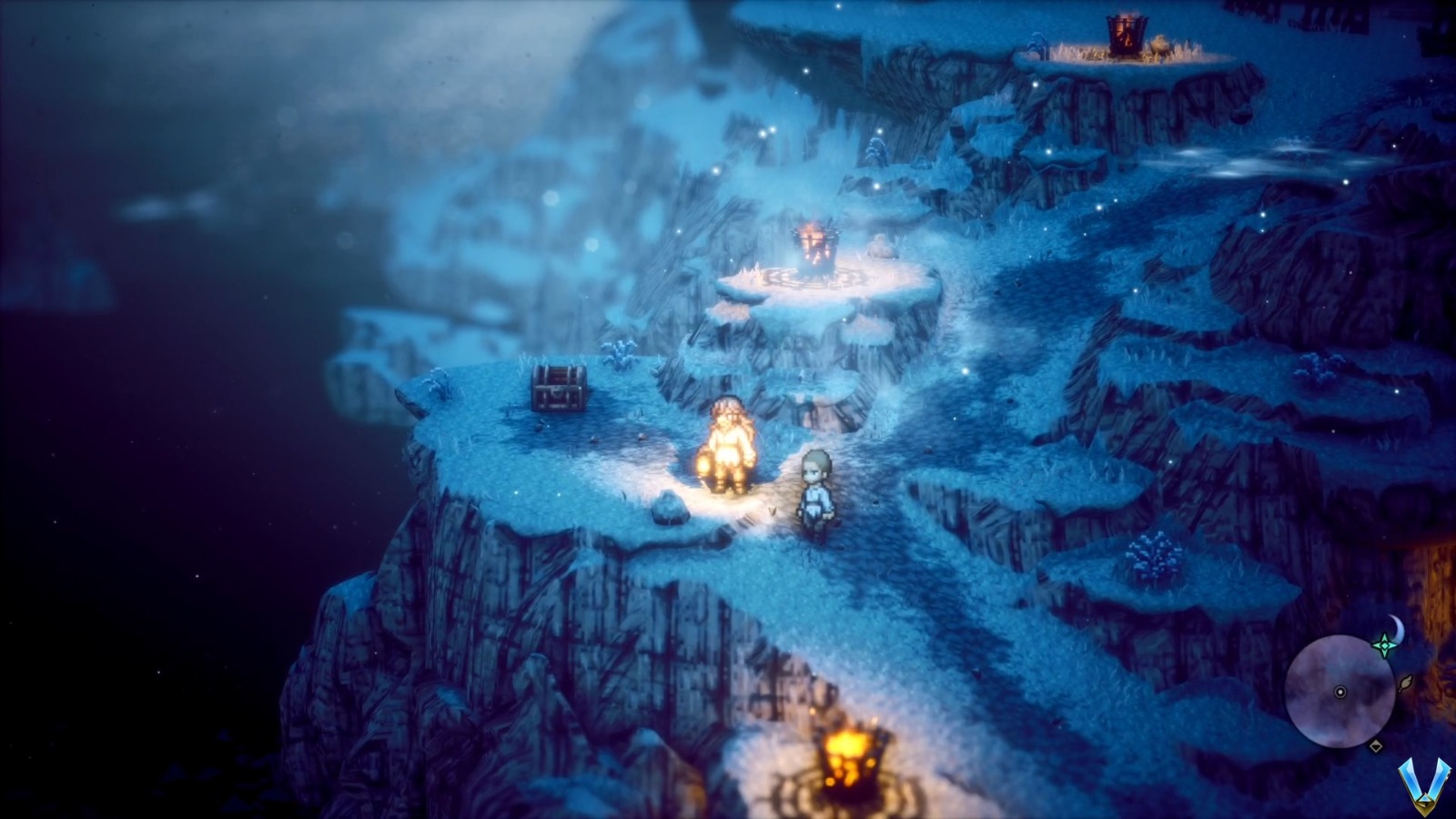1456x819 pixels.
Task: Select the green compass star marker on the minimap
Action: 1385,645
